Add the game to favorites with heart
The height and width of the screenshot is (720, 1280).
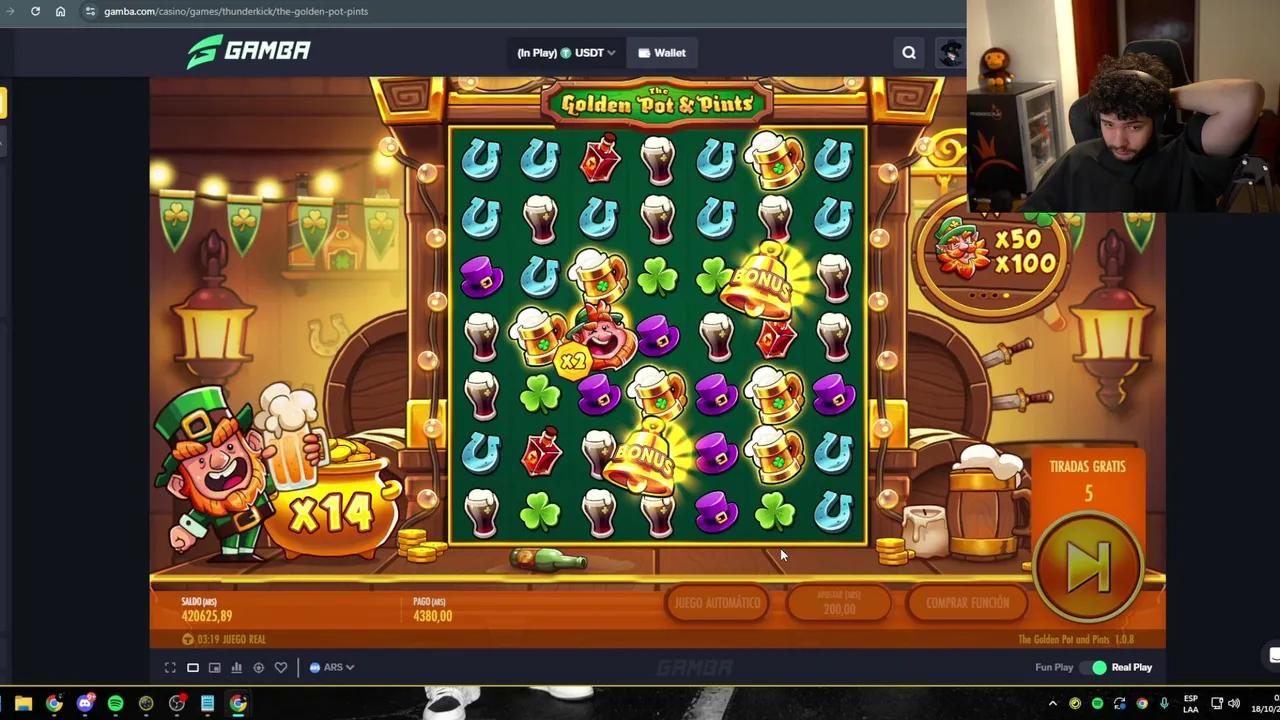click(281, 667)
